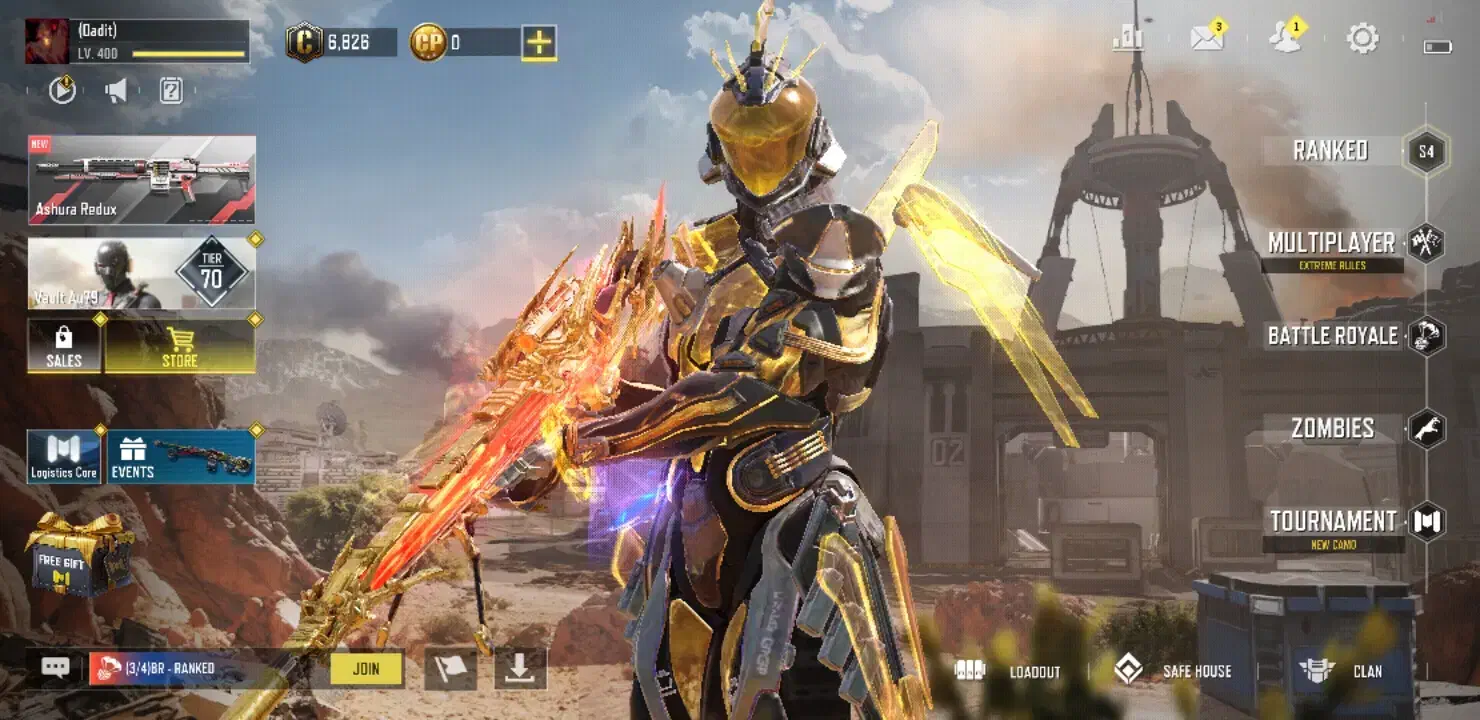View the leaderboard podium icon
The image size is (1480, 720).
[1129, 39]
